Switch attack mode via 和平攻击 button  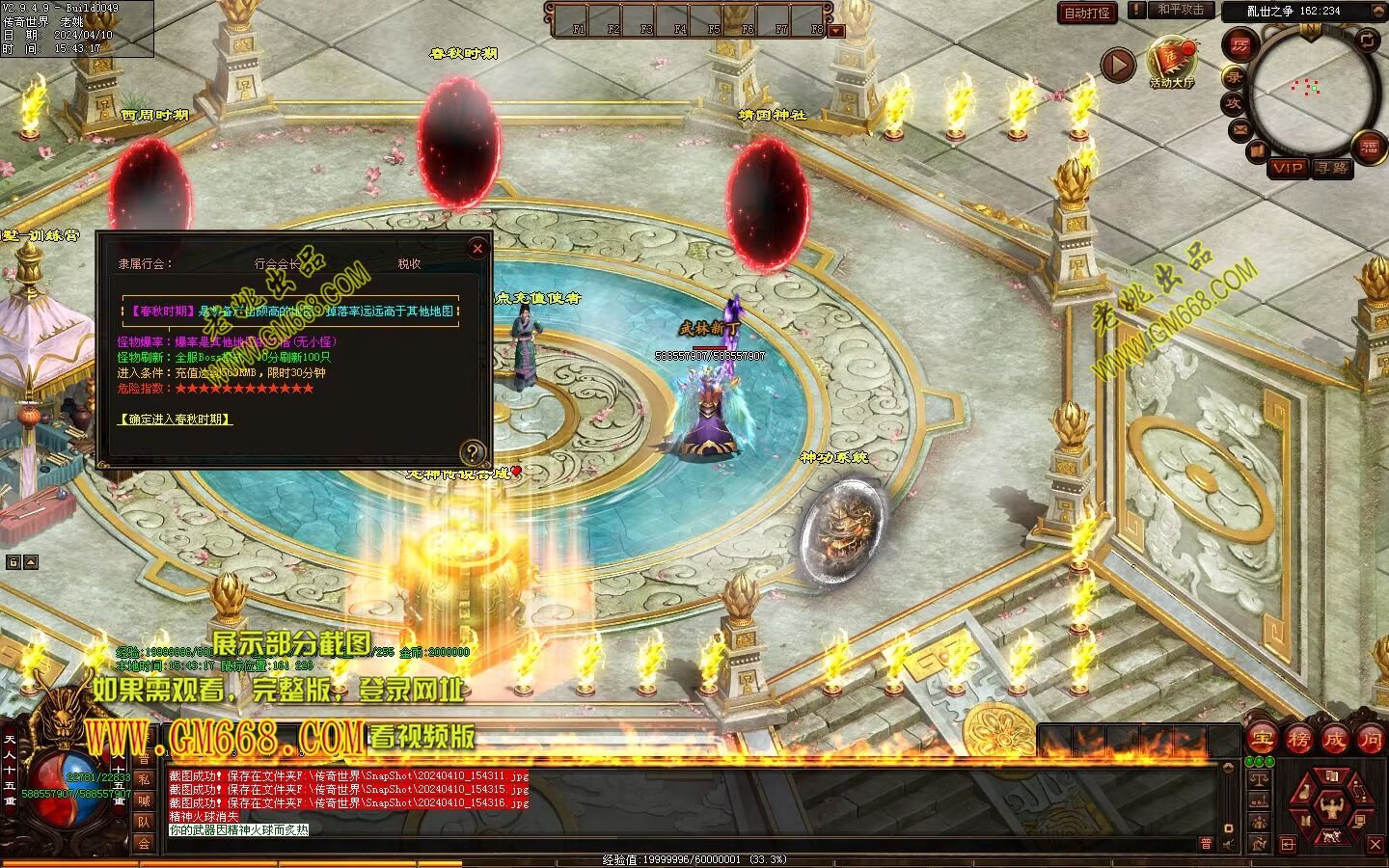1181,11
